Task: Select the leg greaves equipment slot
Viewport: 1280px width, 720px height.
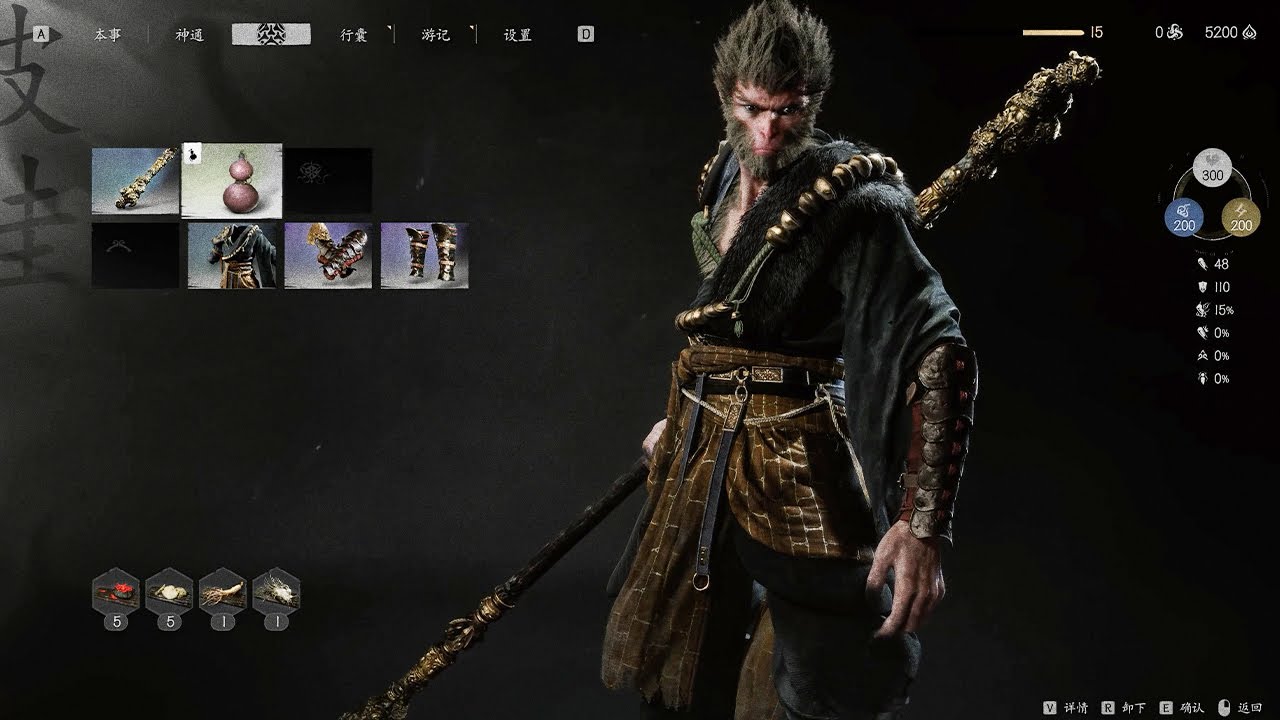Action: (x=424, y=256)
